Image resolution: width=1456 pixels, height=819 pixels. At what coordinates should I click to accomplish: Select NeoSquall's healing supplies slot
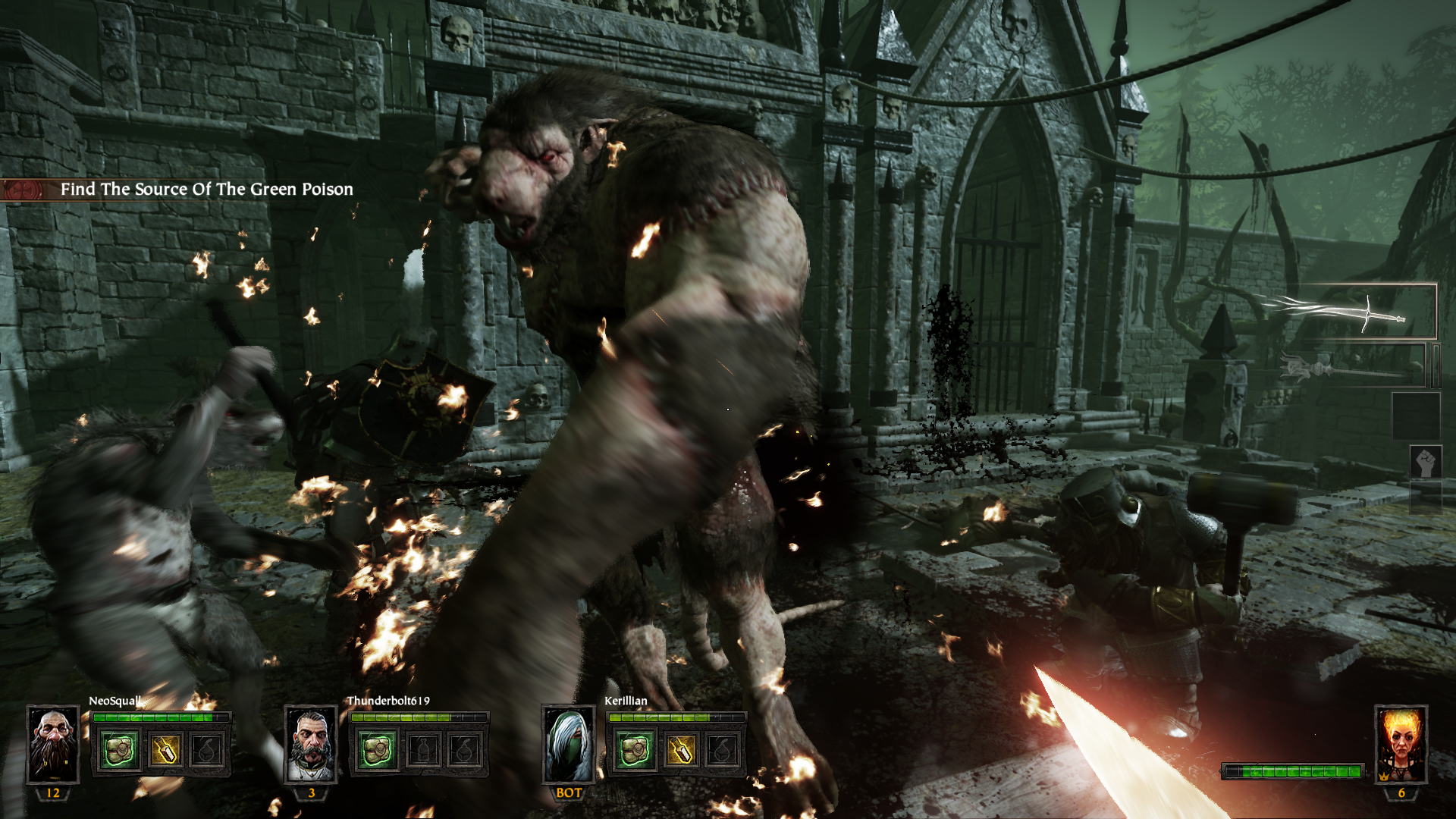119,751
